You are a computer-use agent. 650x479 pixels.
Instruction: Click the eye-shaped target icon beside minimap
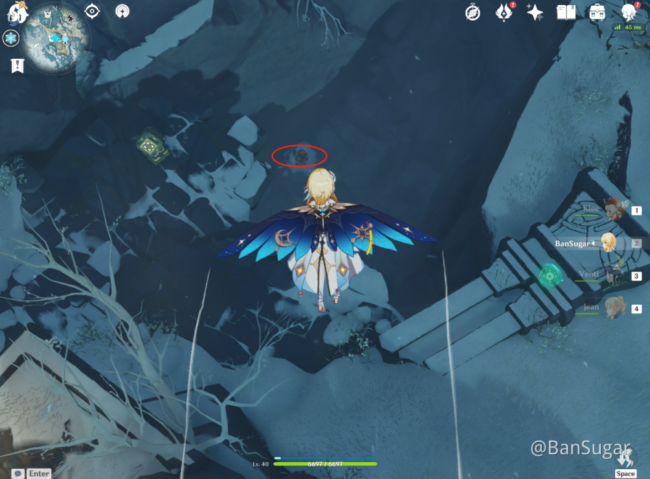[92, 11]
